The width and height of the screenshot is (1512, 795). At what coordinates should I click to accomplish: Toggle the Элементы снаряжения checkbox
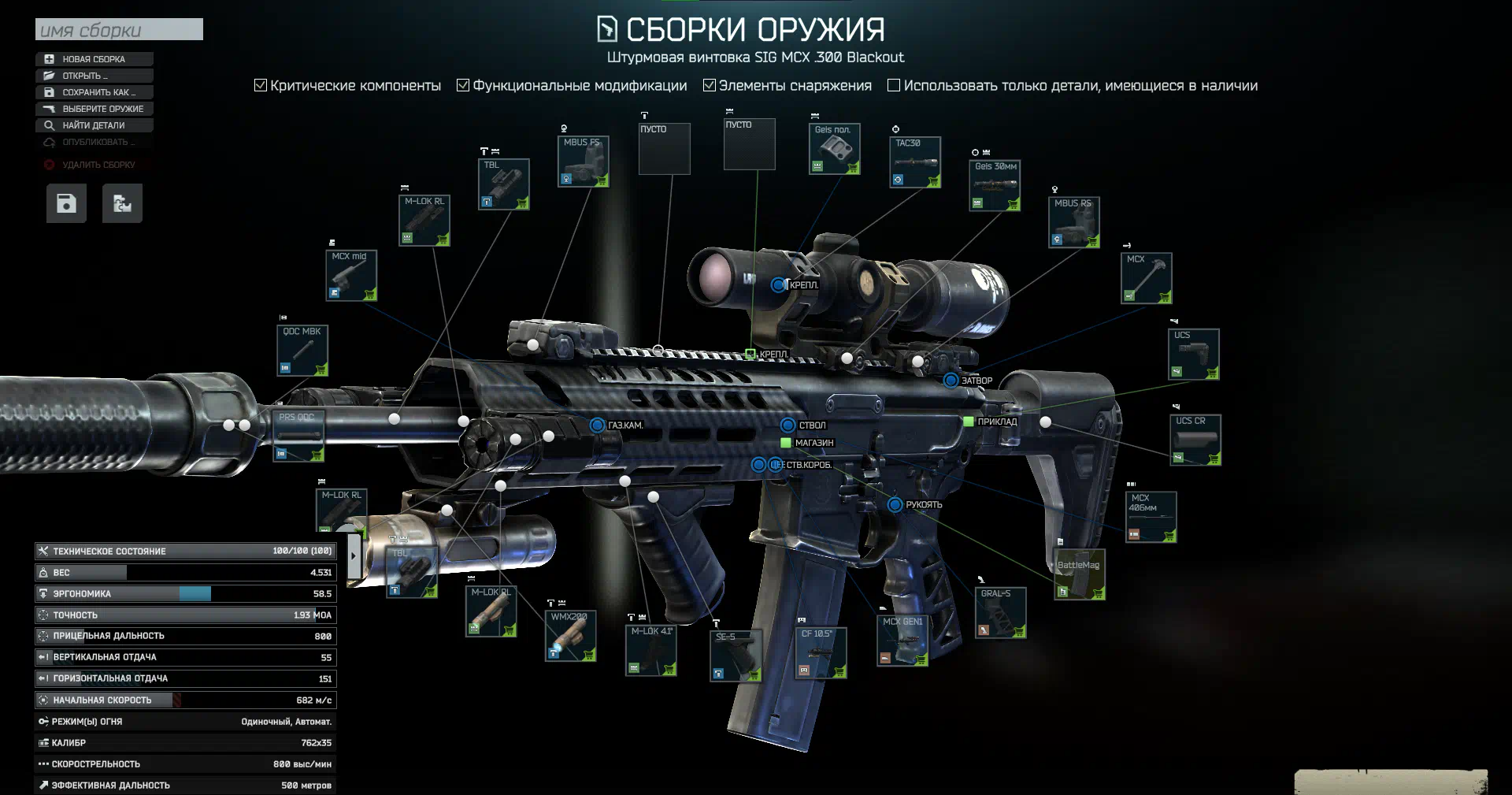pyautogui.click(x=709, y=85)
